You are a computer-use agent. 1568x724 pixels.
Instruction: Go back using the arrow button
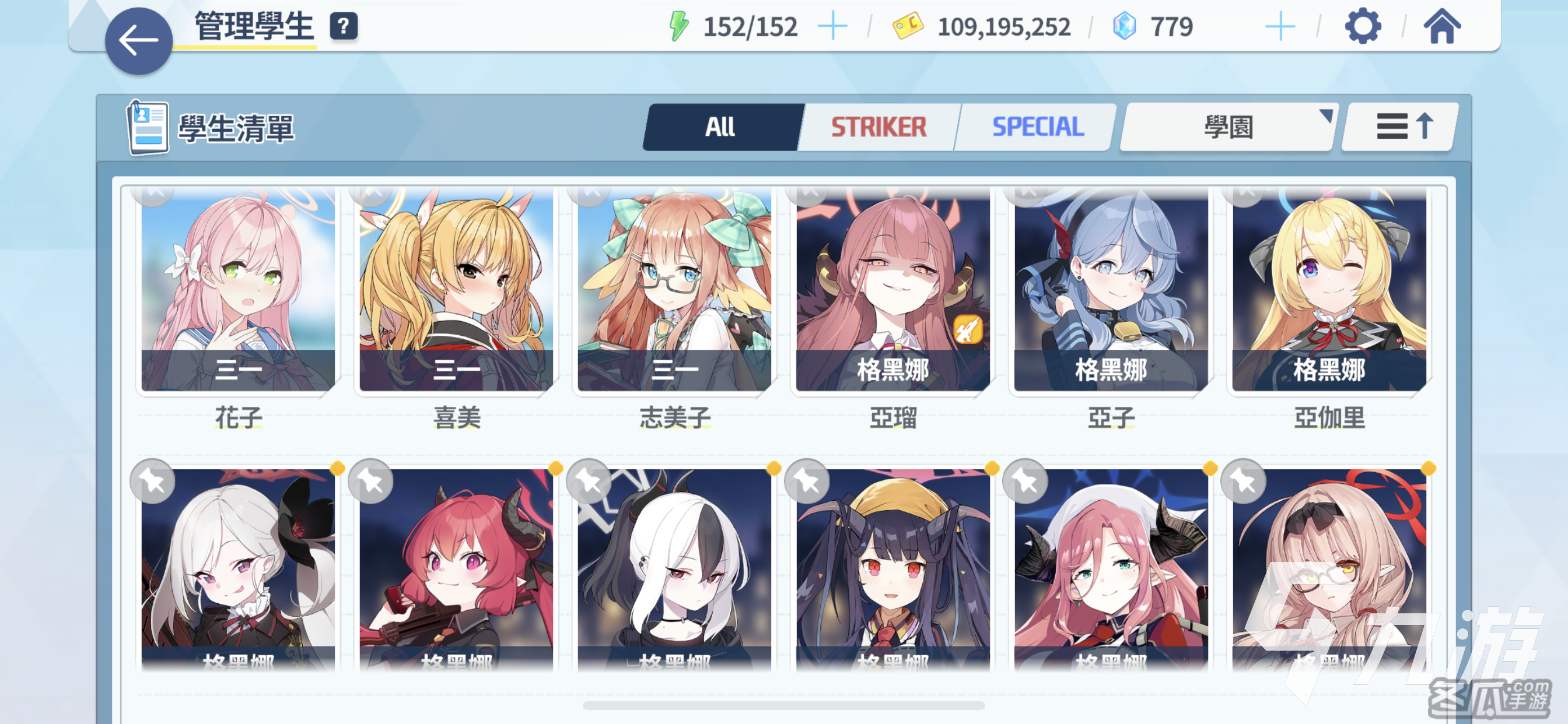[139, 41]
